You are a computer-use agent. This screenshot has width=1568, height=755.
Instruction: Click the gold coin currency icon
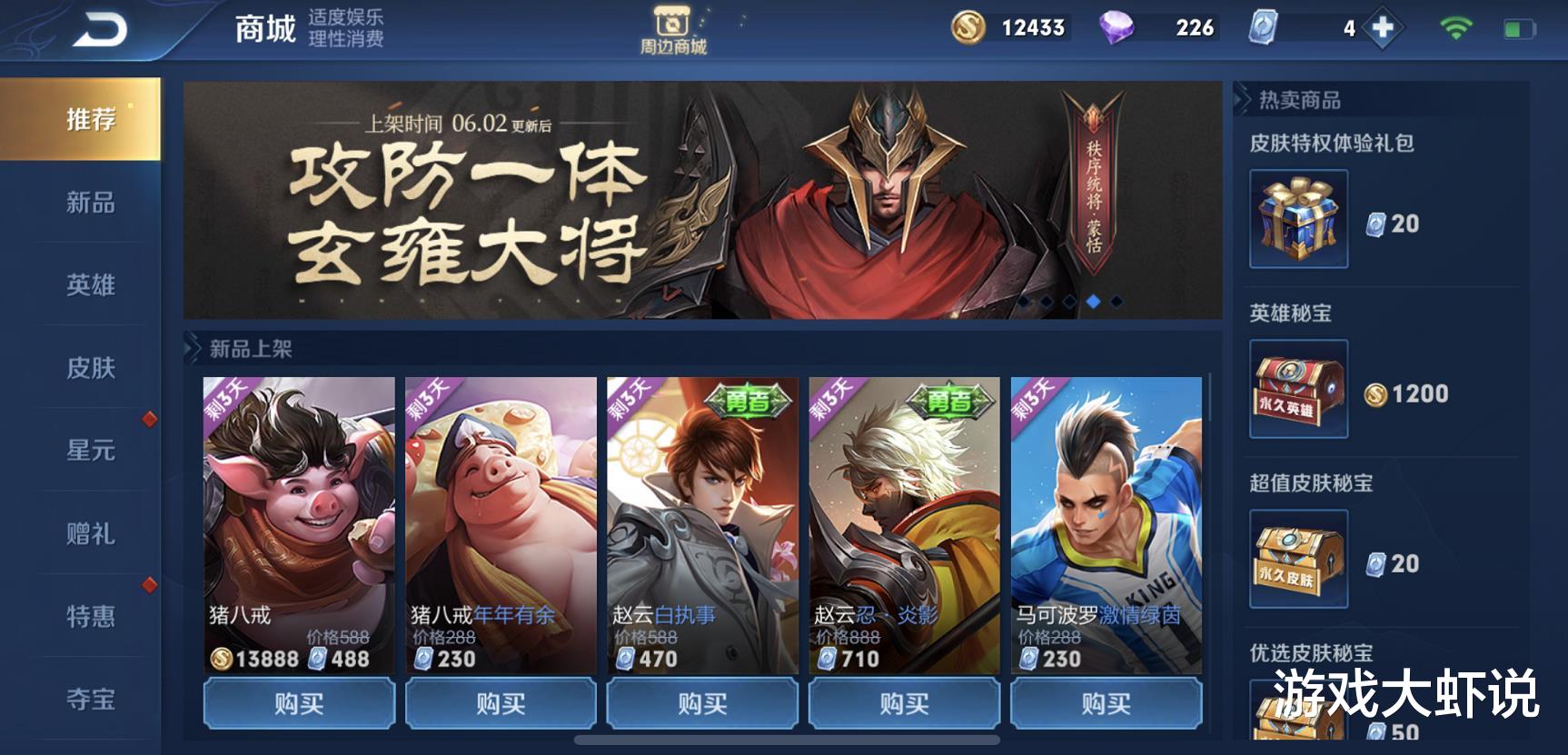967,27
